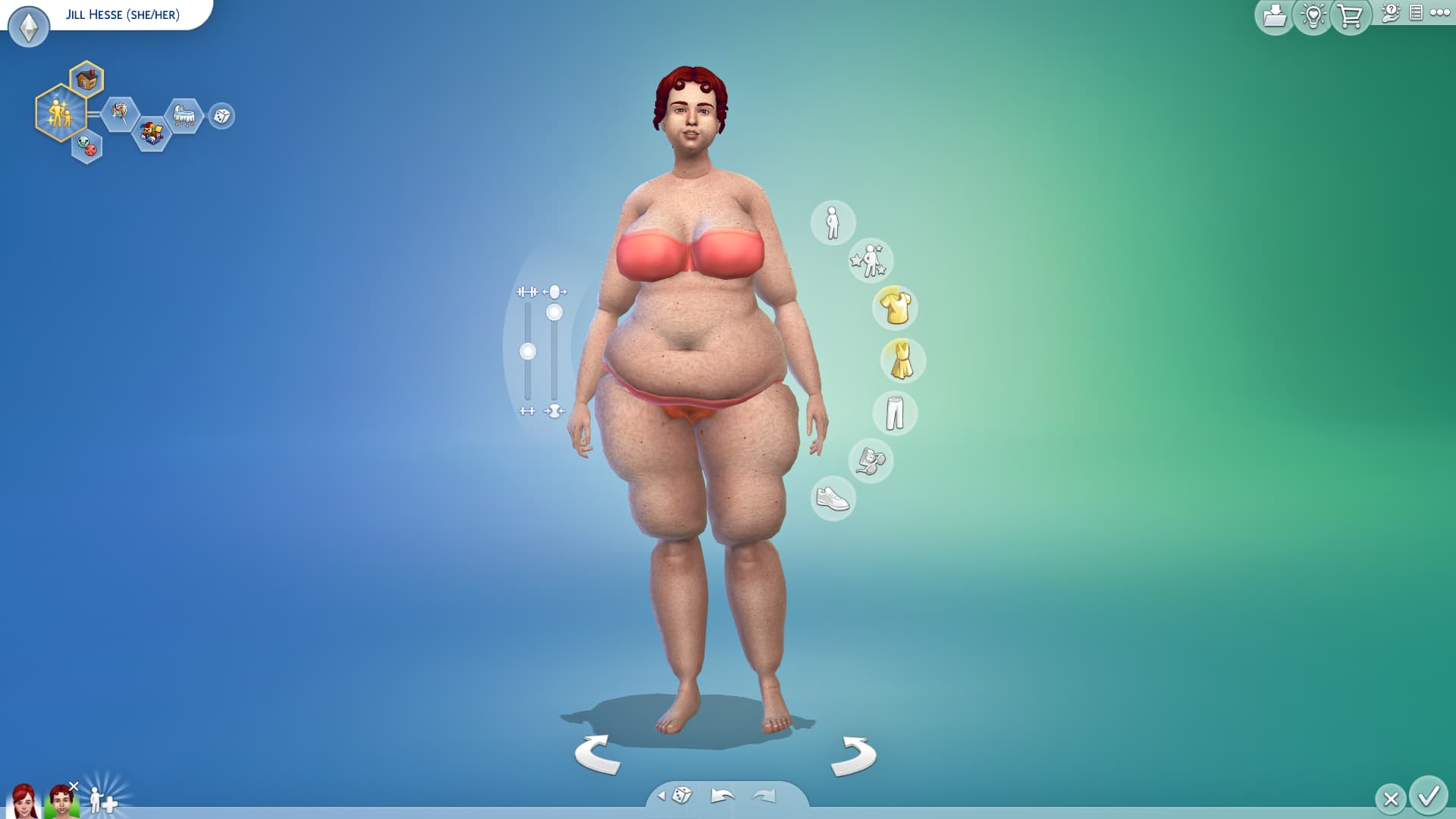Choose the yellow shirt tops category
The width and height of the screenshot is (1456, 819).
click(896, 308)
